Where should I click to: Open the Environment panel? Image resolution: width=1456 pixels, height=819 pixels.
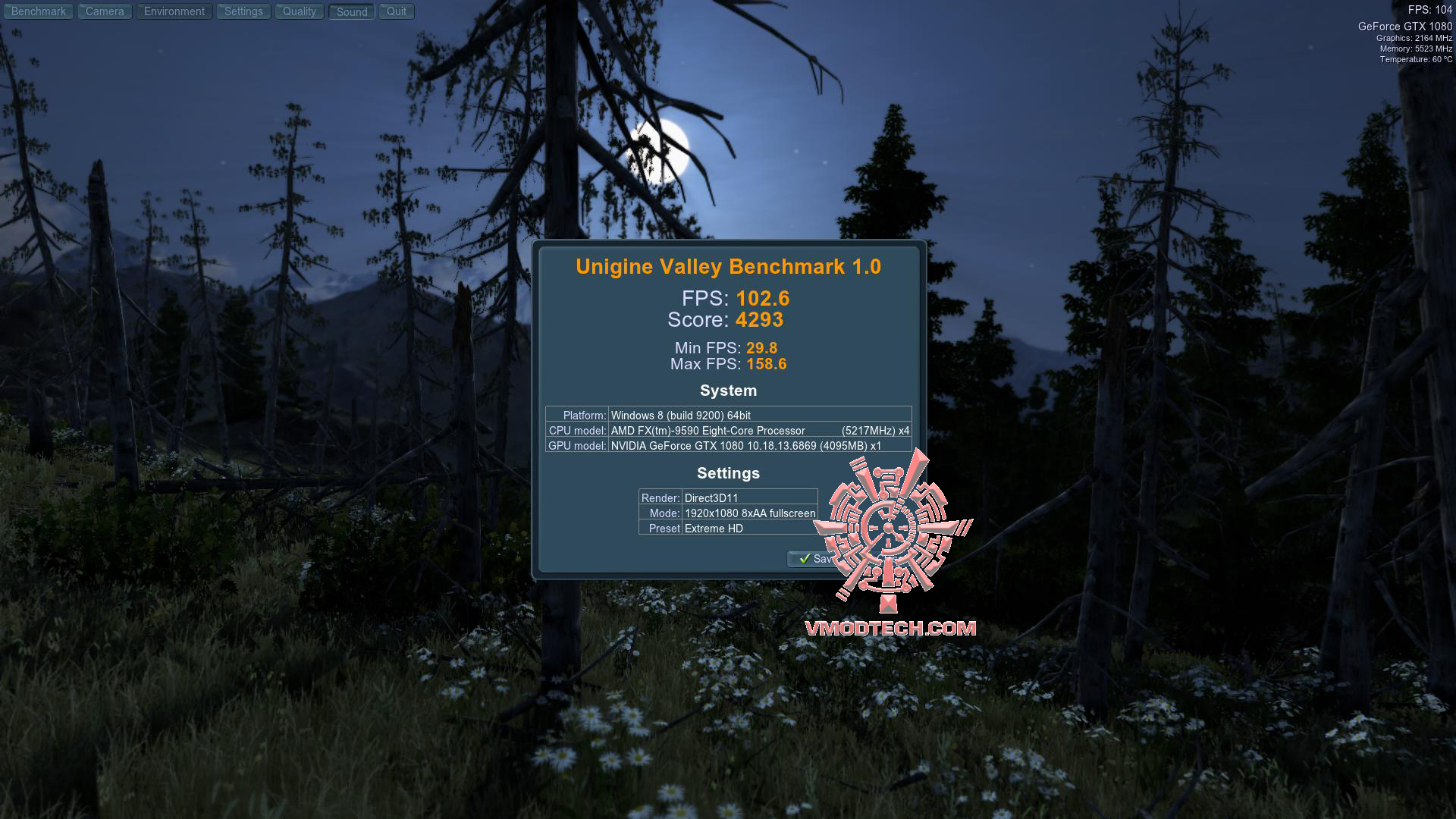coord(174,11)
